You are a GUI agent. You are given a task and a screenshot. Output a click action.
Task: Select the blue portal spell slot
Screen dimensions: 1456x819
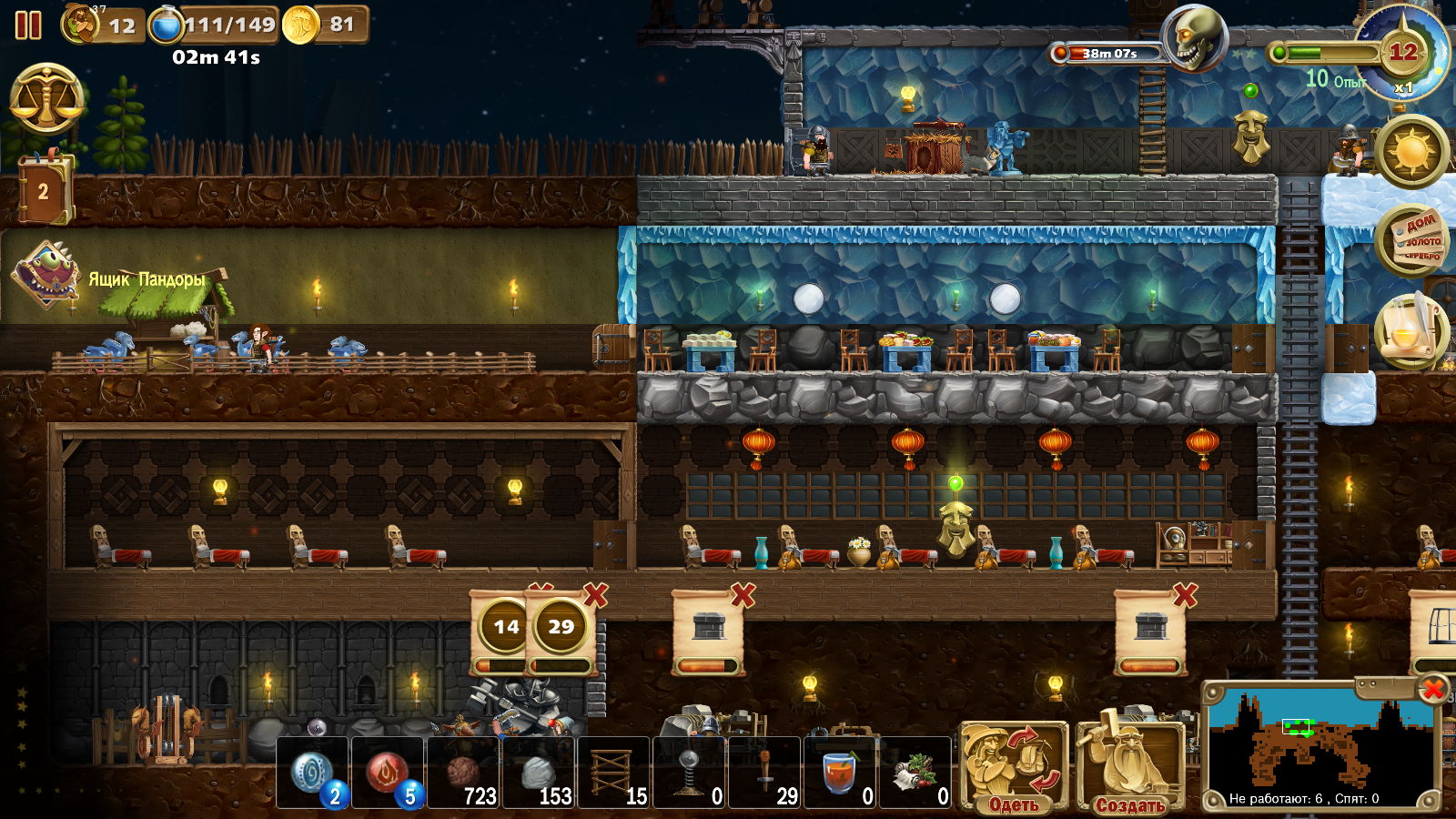click(312, 773)
